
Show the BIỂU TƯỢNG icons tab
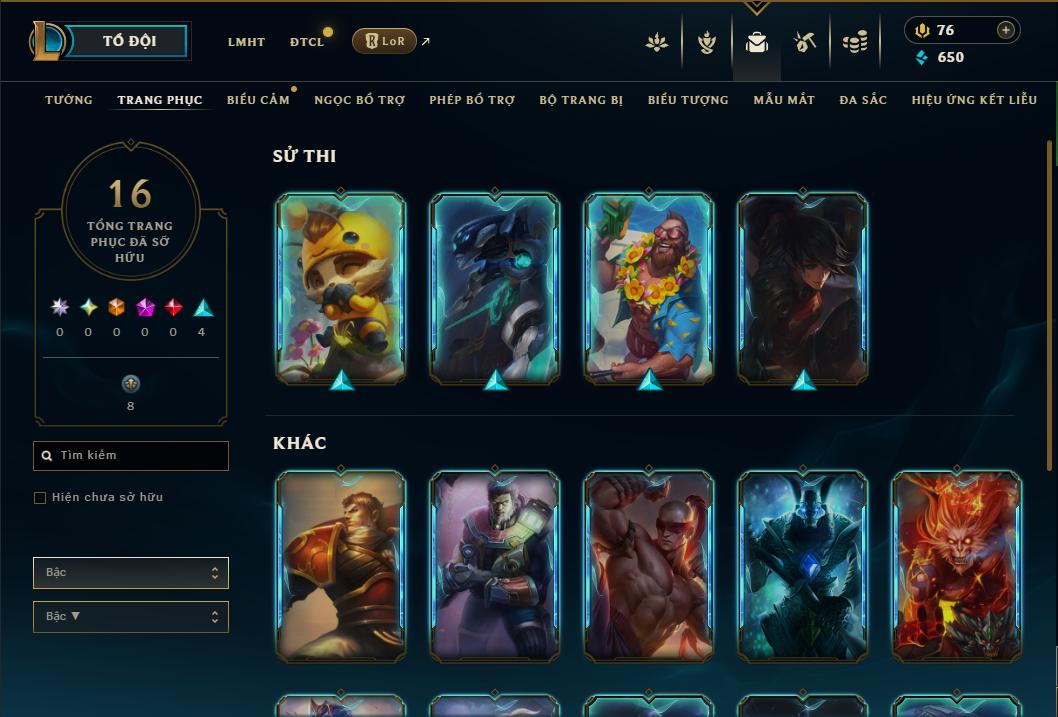click(688, 100)
